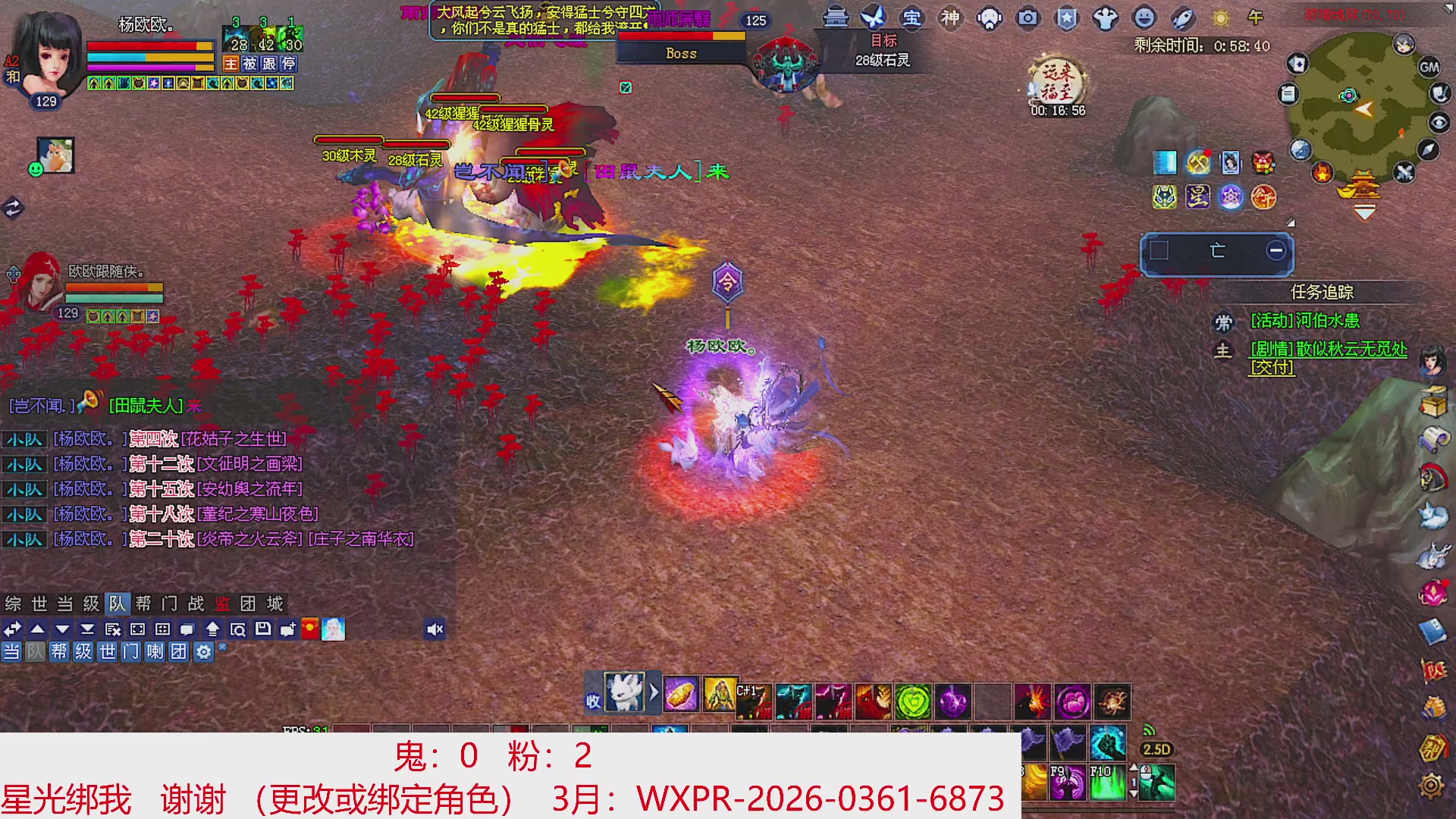Click the GM button on the minimap
The height and width of the screenshot is (819, 1456).
1427,67
